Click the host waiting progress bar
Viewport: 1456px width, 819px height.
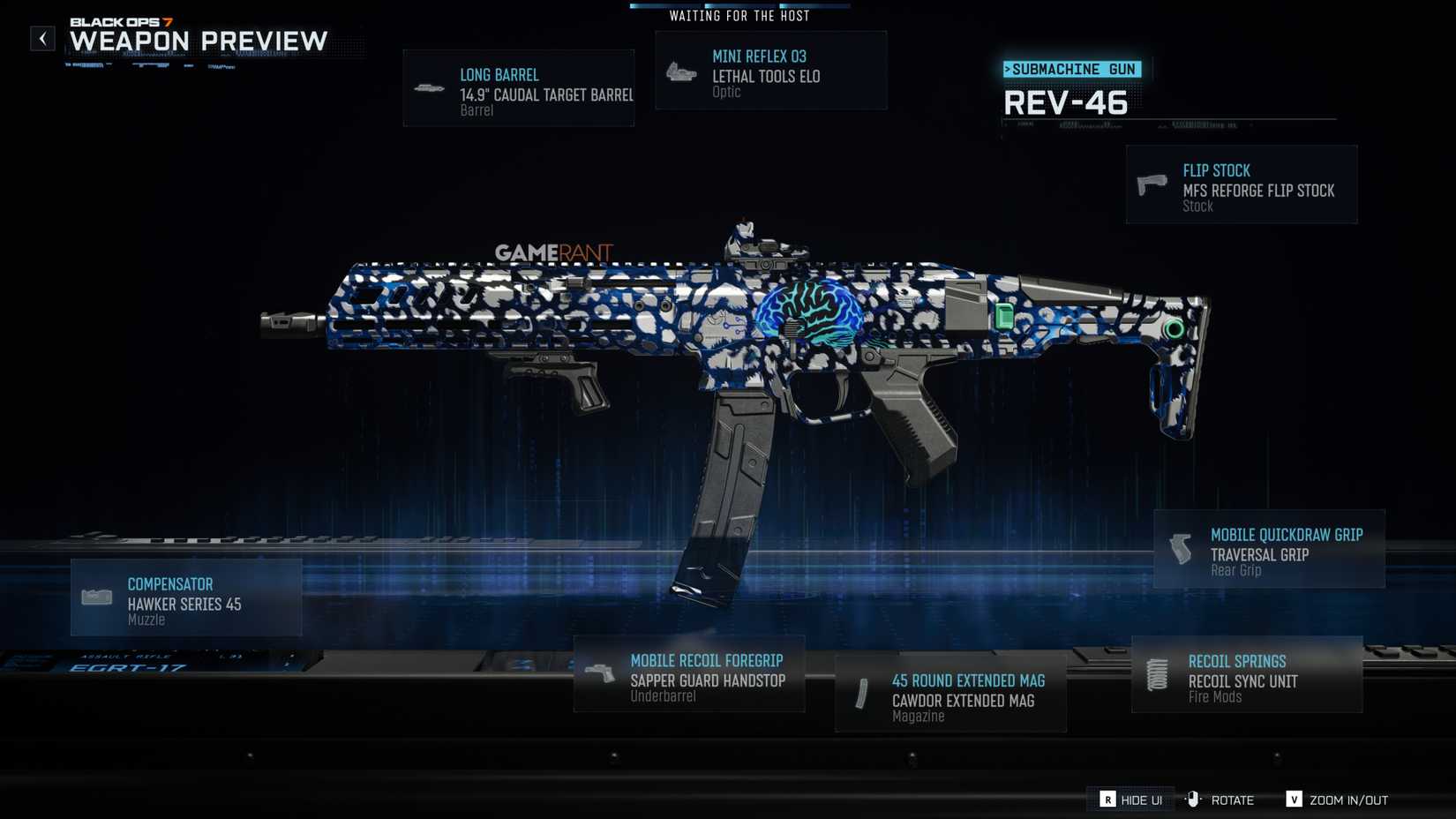[739, 4]
